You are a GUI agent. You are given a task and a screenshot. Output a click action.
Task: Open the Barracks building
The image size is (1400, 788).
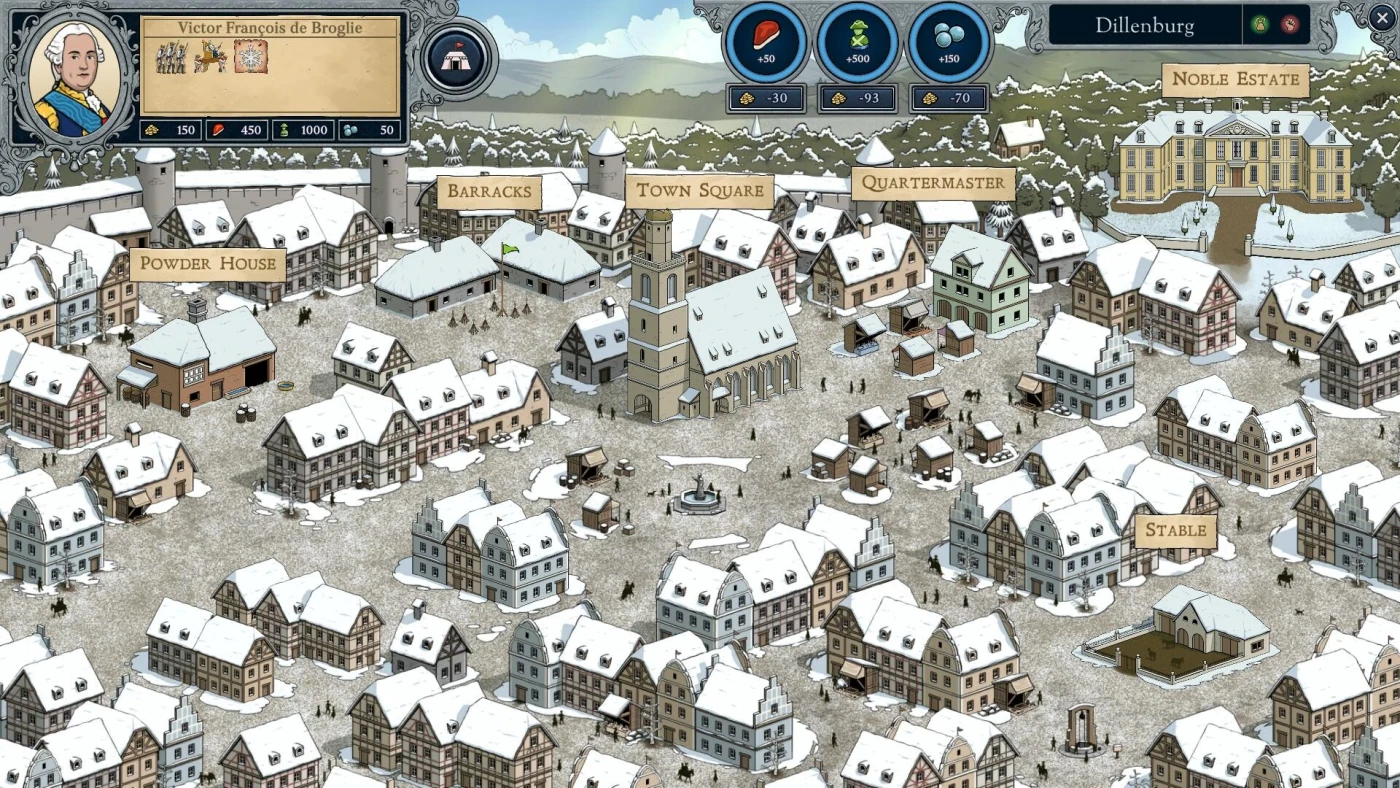pos(489,192)
